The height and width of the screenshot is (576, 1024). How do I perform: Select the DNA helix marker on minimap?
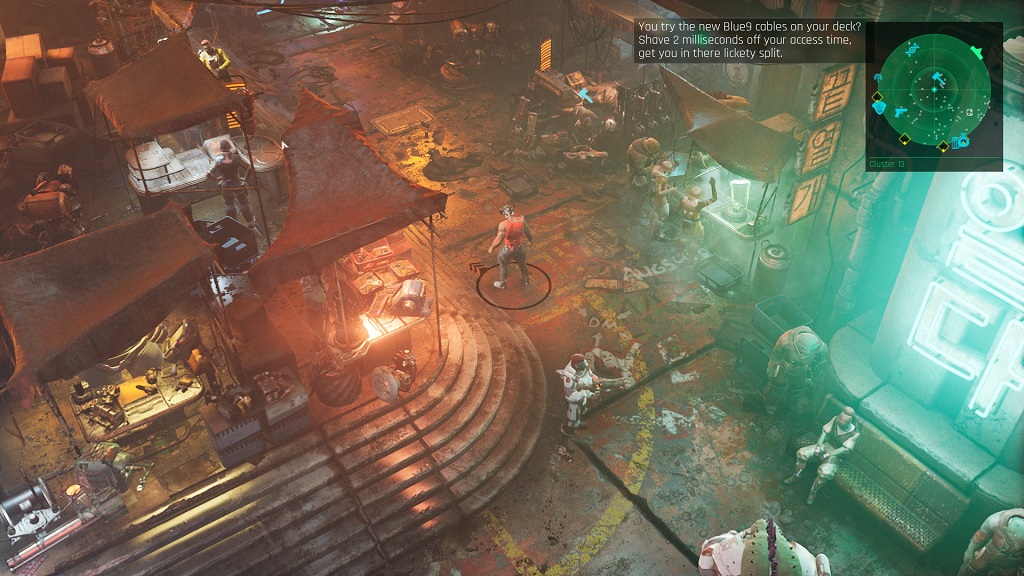[912, 49]
